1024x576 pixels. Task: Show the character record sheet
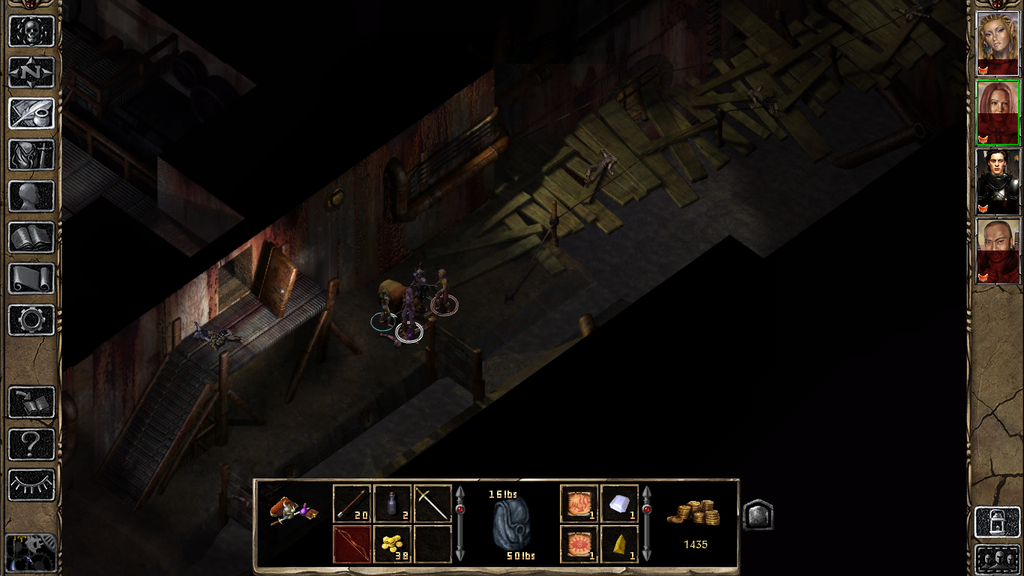click(x=31, y=195)
